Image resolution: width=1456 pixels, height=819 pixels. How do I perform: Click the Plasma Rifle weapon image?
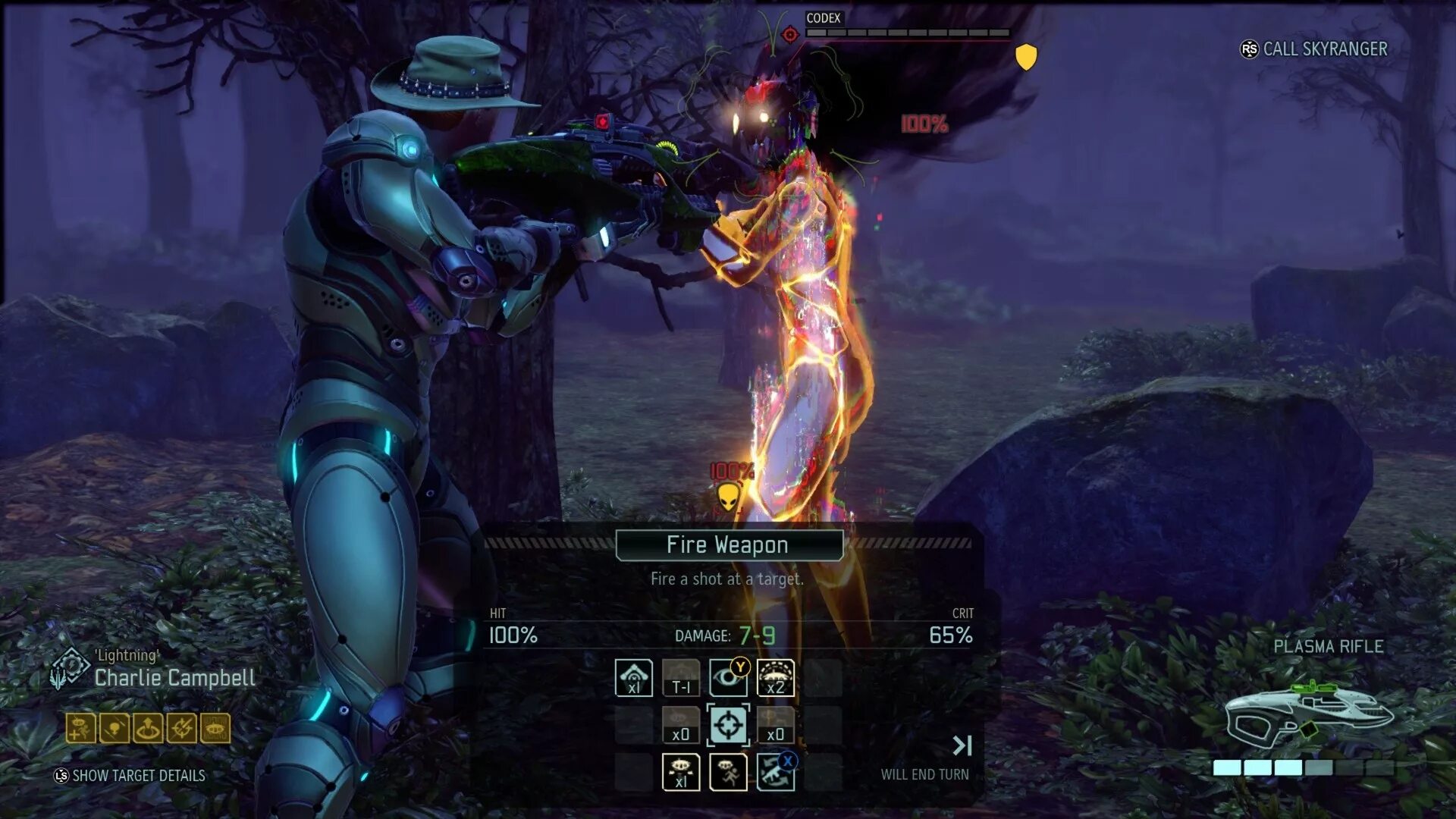tap(1308, 713)
